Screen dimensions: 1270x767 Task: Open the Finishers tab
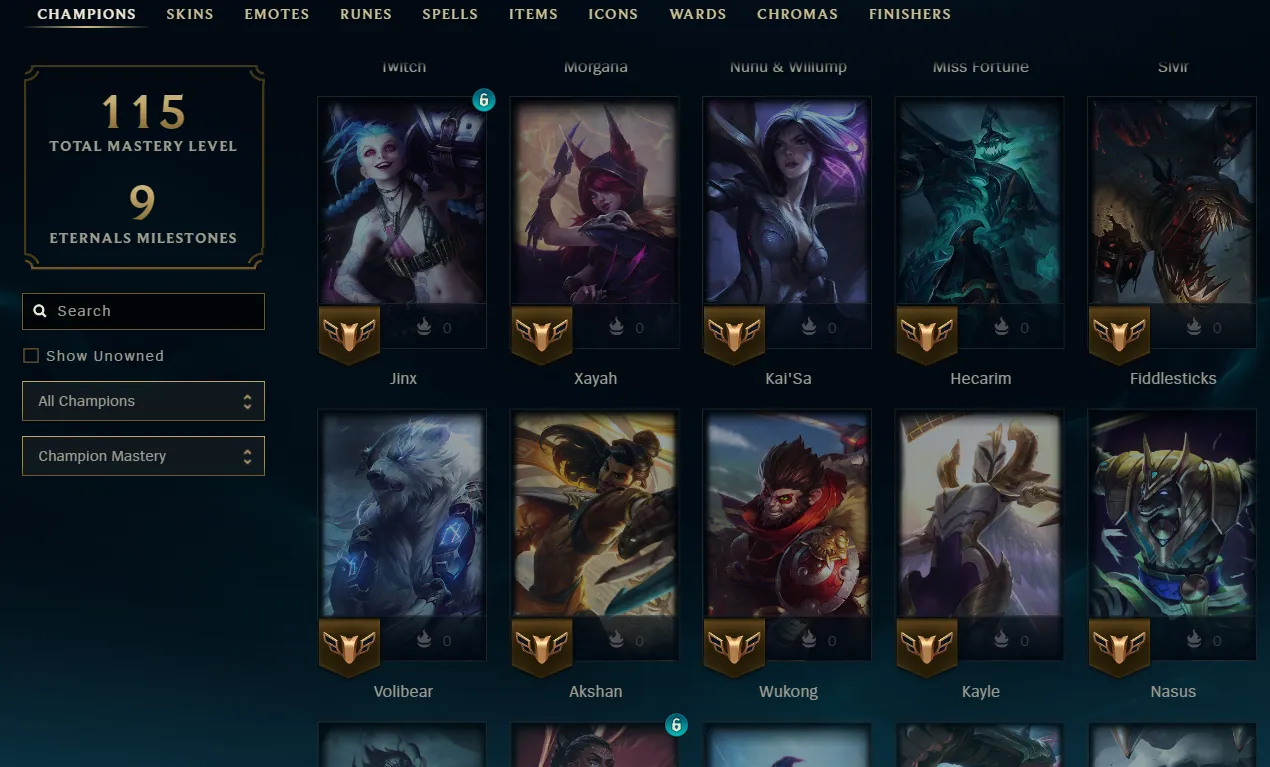(x=910, y=14)
